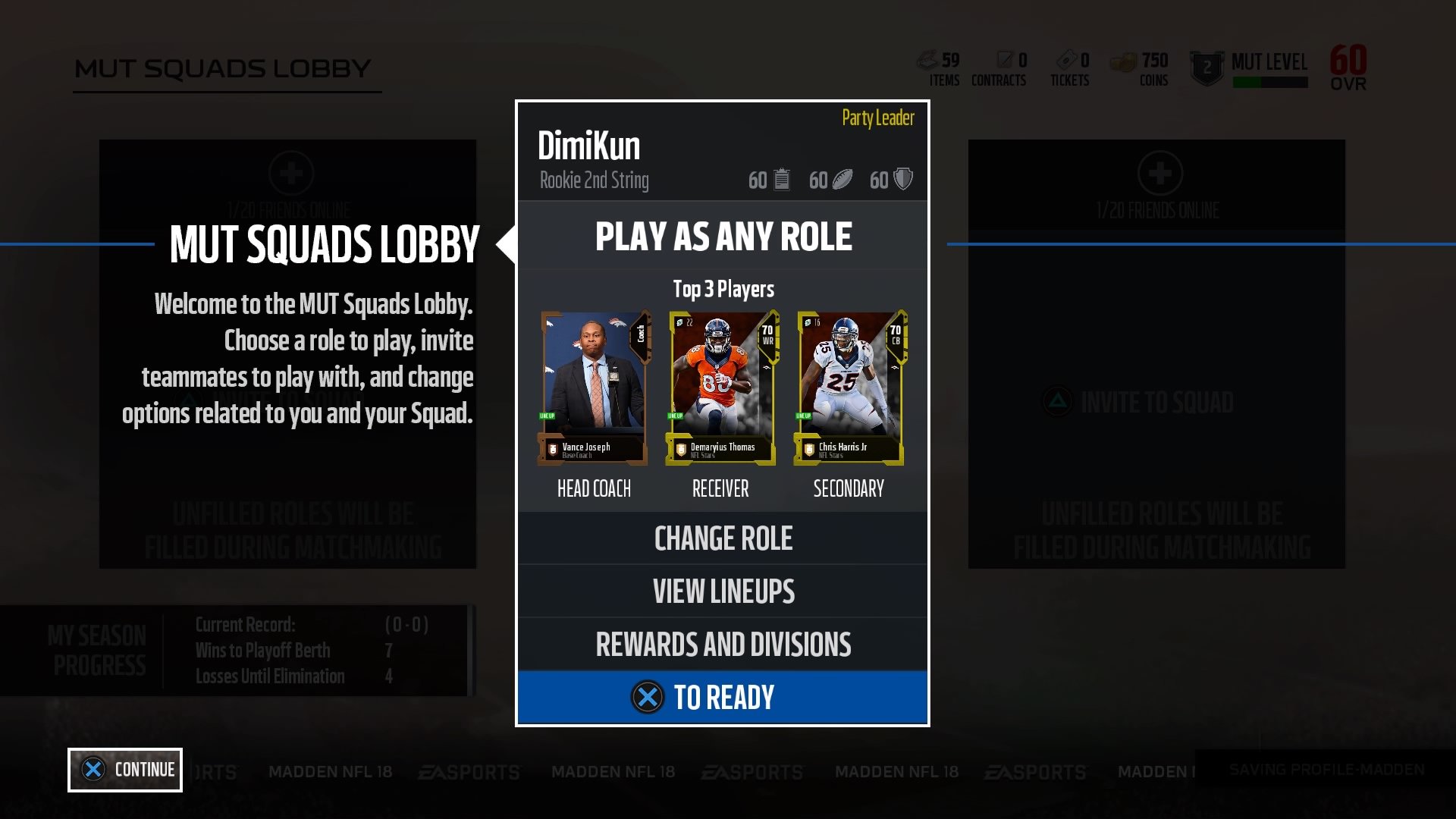Select View Lineups
The image size is (1456, 819).
pos(722,591)
